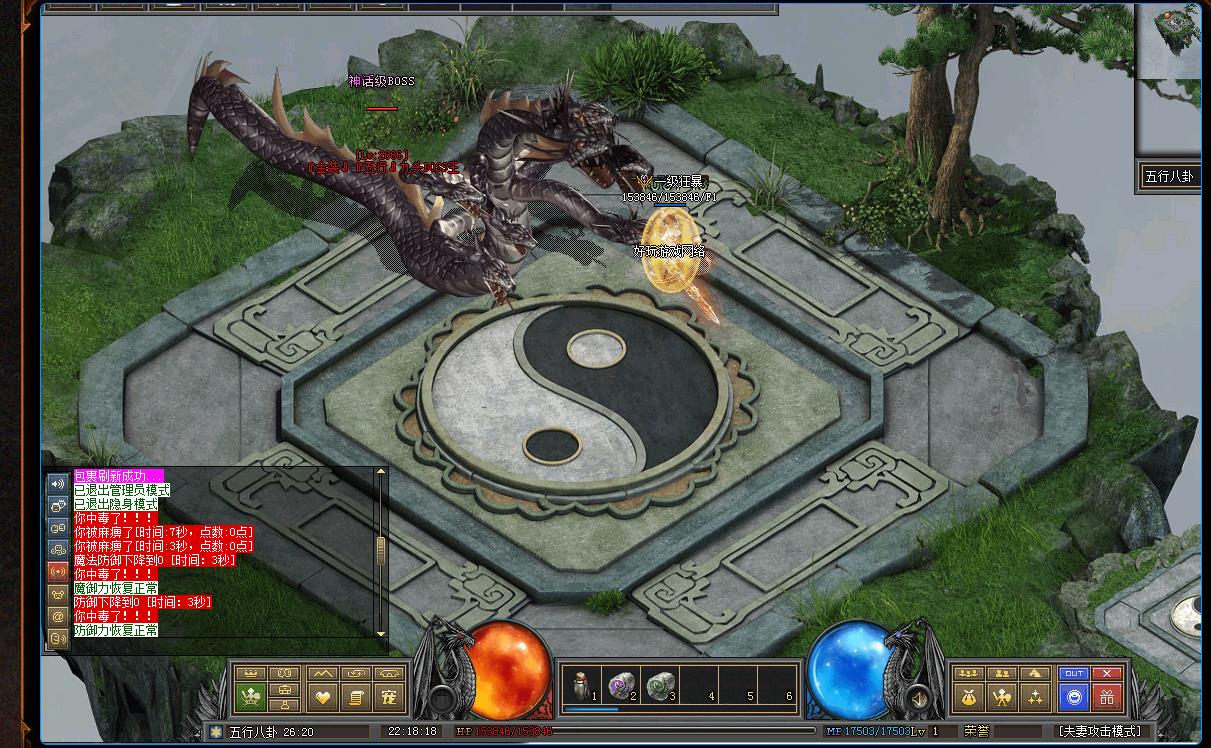
Task: Open the minimap in the top-right corner
Action: click(1168, 45)
